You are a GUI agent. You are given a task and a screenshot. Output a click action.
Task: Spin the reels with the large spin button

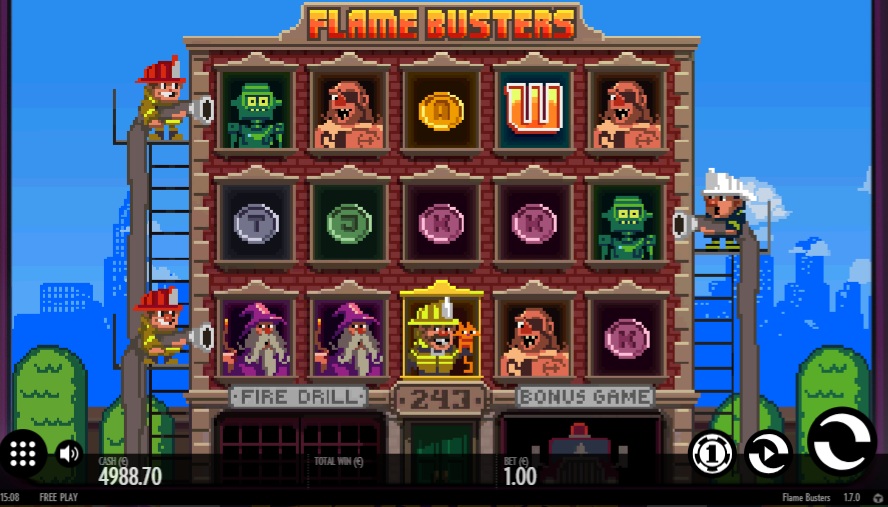(x=841, y=441)
